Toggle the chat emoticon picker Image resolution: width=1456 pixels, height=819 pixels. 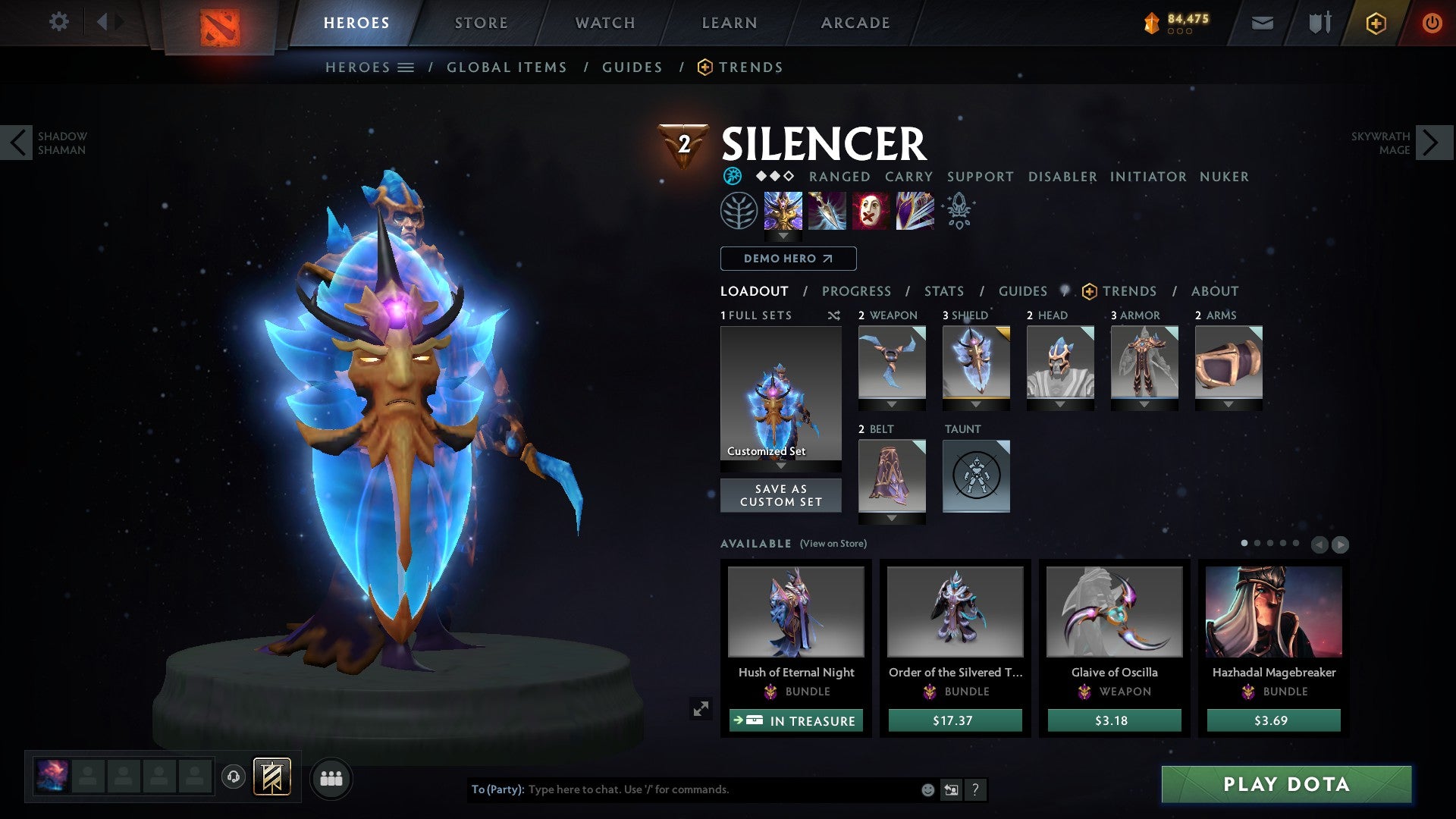click(x=927, y=789)
